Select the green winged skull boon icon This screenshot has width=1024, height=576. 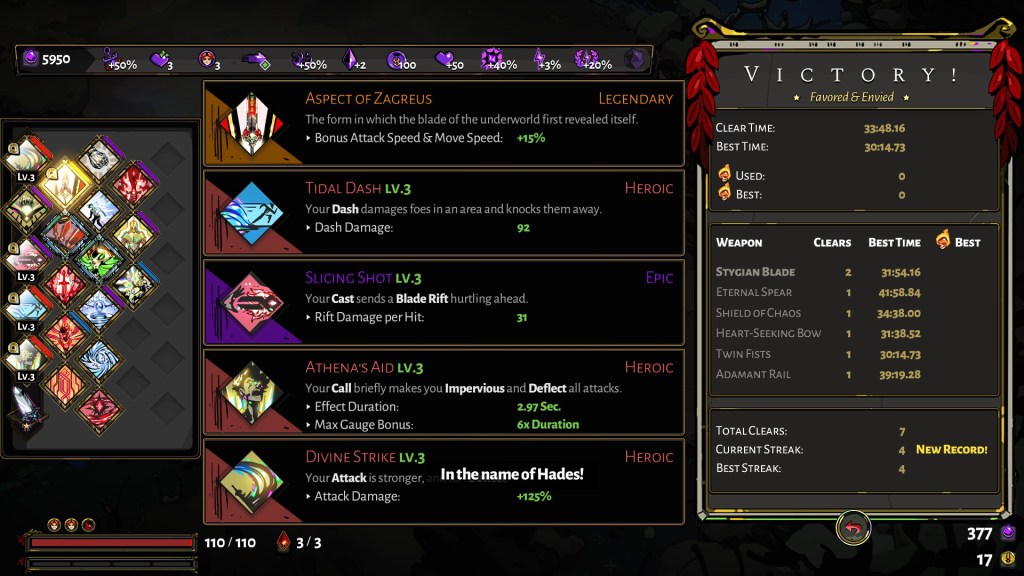(99, 258)
